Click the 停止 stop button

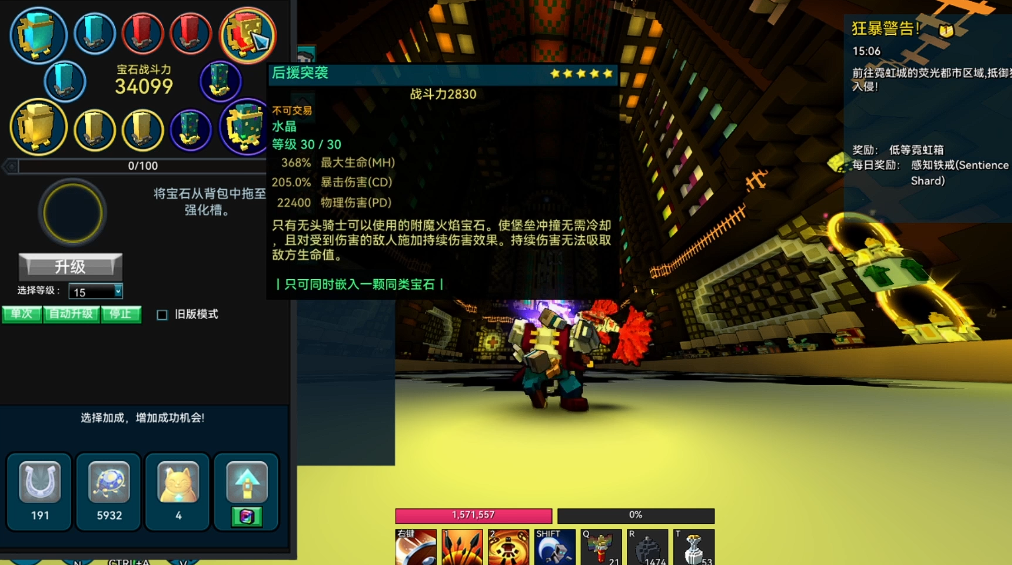click(x=121, y=314)
